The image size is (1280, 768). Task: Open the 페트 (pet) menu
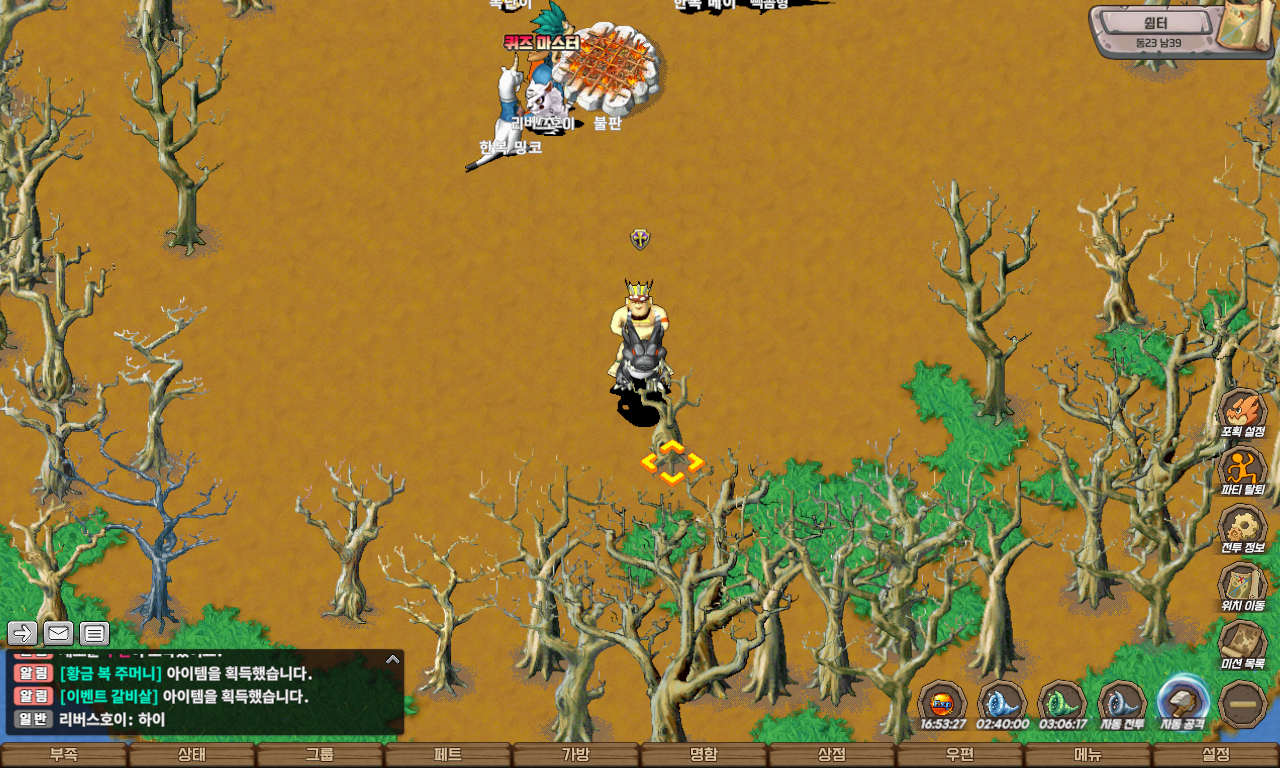pos(448,755)
